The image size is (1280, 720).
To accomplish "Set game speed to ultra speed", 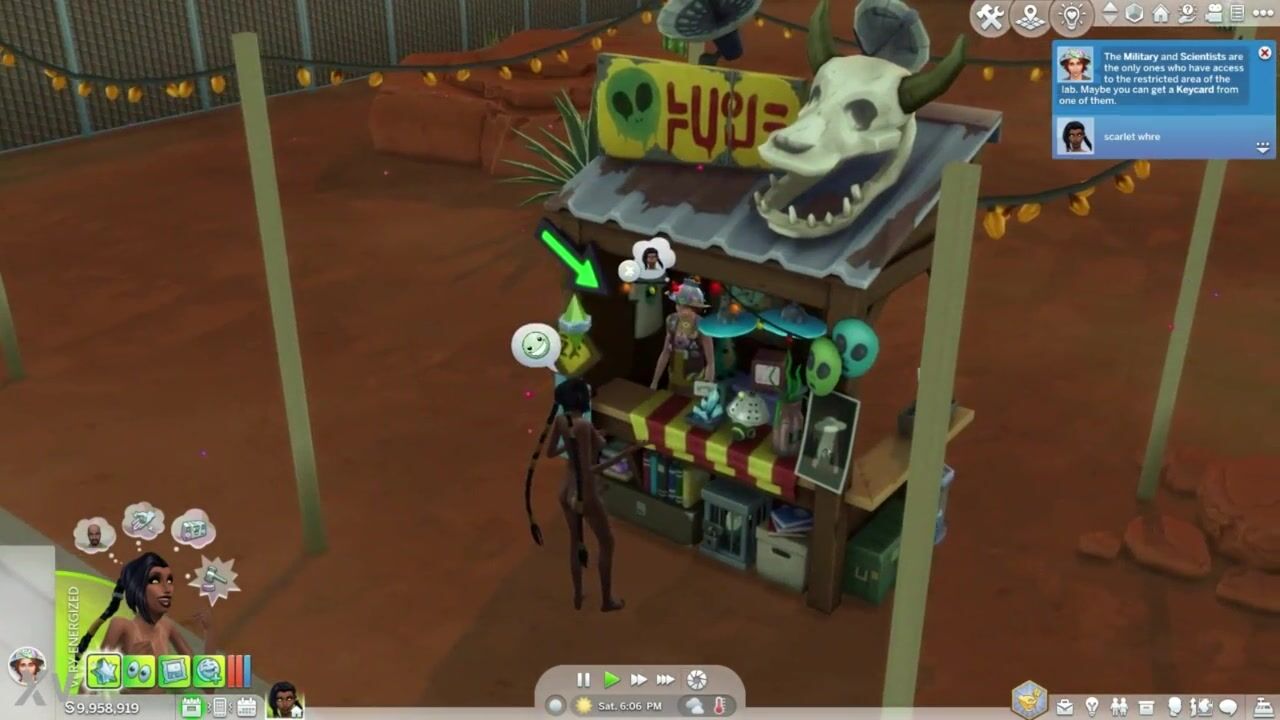I will [666, 680].
